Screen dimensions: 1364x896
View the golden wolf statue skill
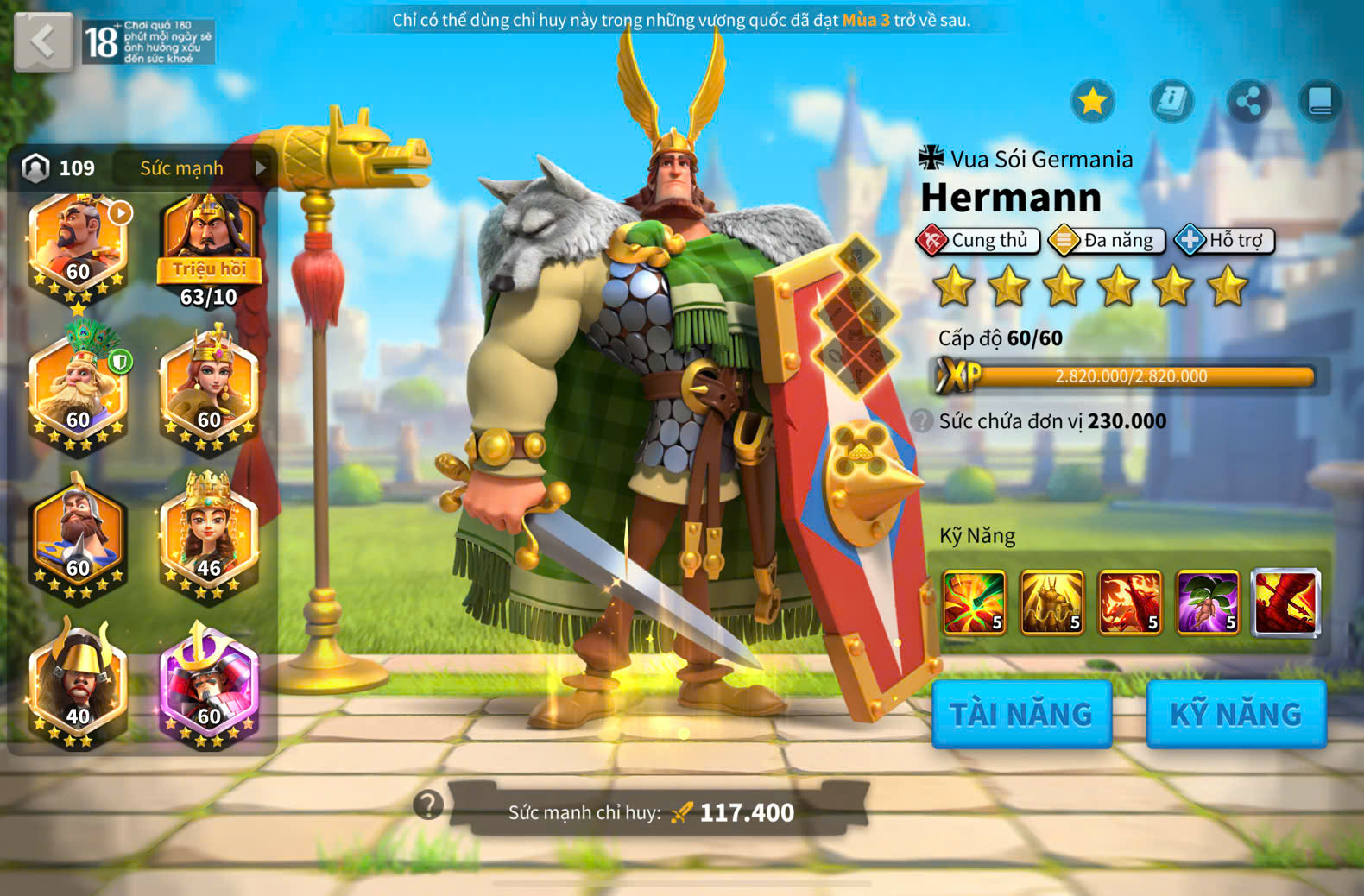tap(1051, 602)
